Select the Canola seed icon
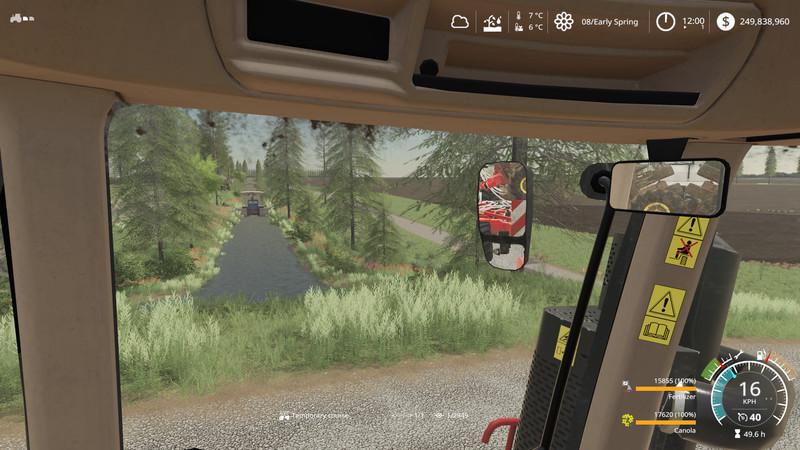Viewport: 800px width, 450px height. click(627, 419)
